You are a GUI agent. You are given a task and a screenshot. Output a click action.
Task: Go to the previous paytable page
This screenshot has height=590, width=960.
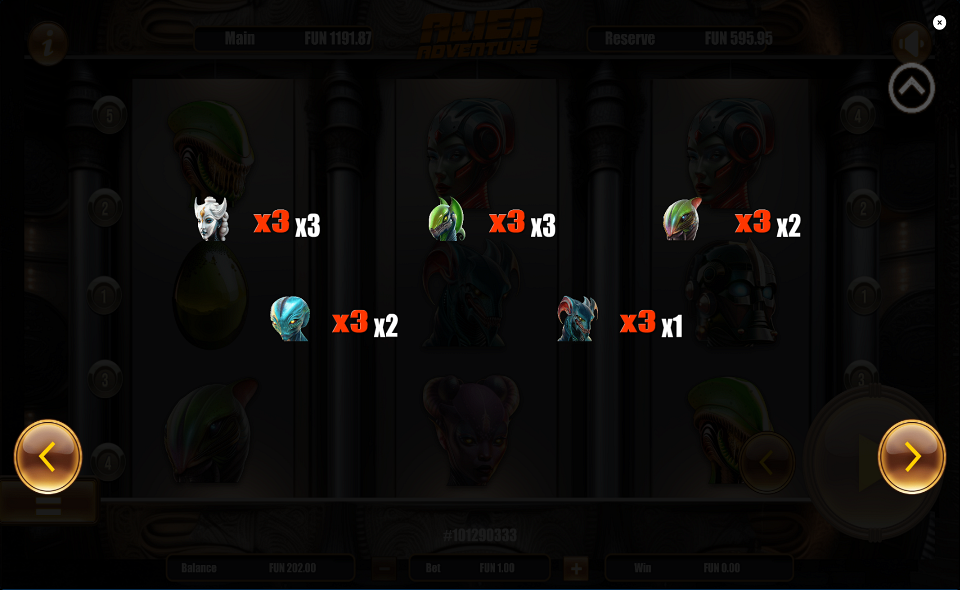pos(48,457)
